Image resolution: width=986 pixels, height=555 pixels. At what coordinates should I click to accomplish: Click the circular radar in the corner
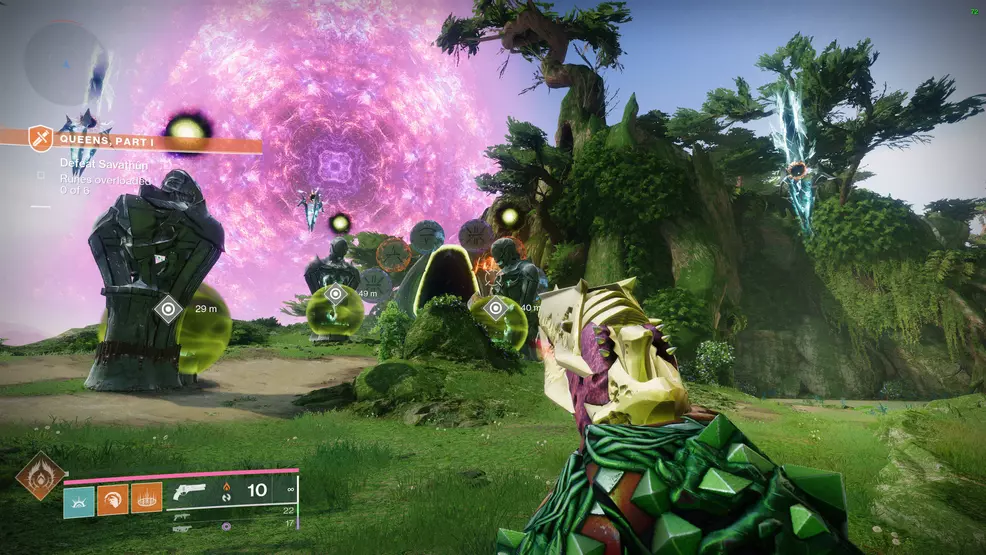[x=66, y=62]
